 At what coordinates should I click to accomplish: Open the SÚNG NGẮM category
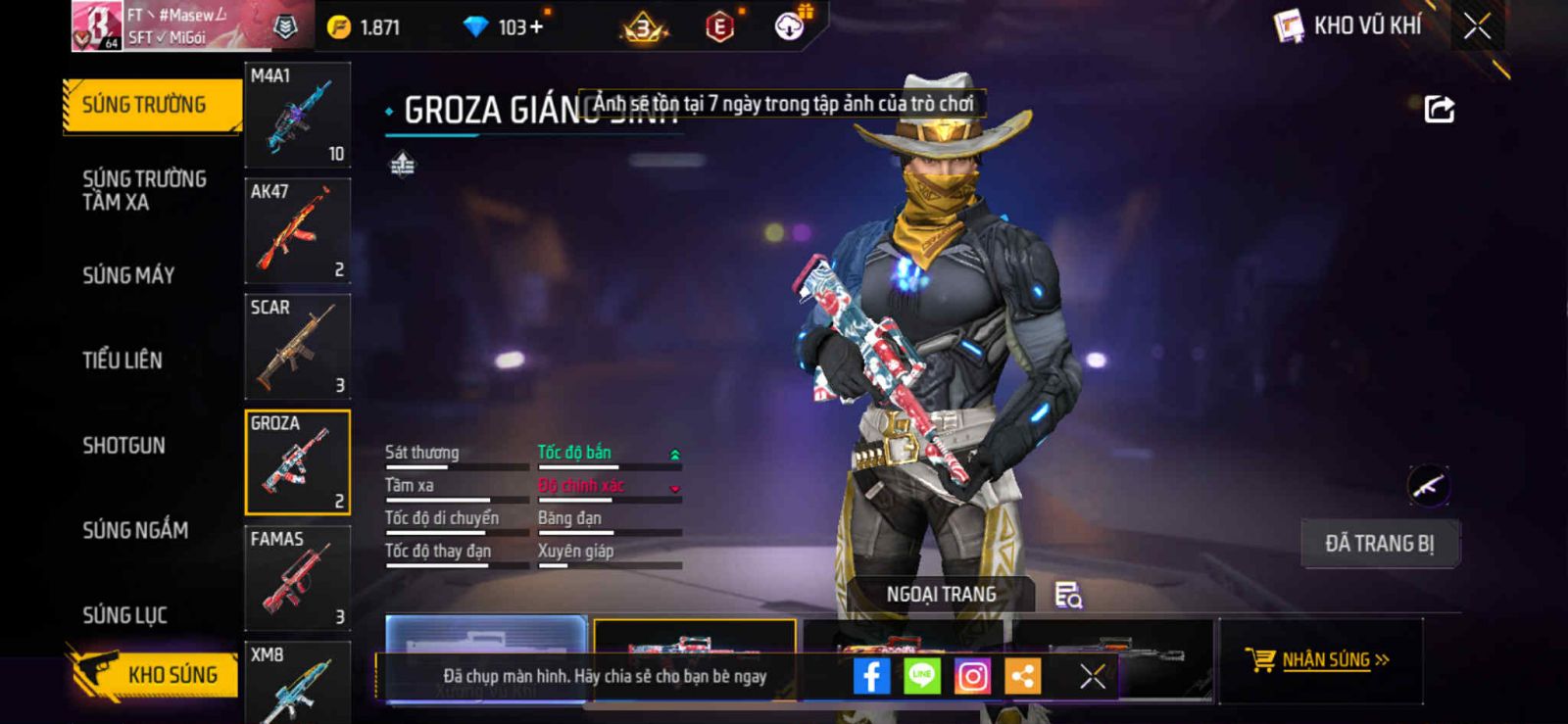point(135,530)
